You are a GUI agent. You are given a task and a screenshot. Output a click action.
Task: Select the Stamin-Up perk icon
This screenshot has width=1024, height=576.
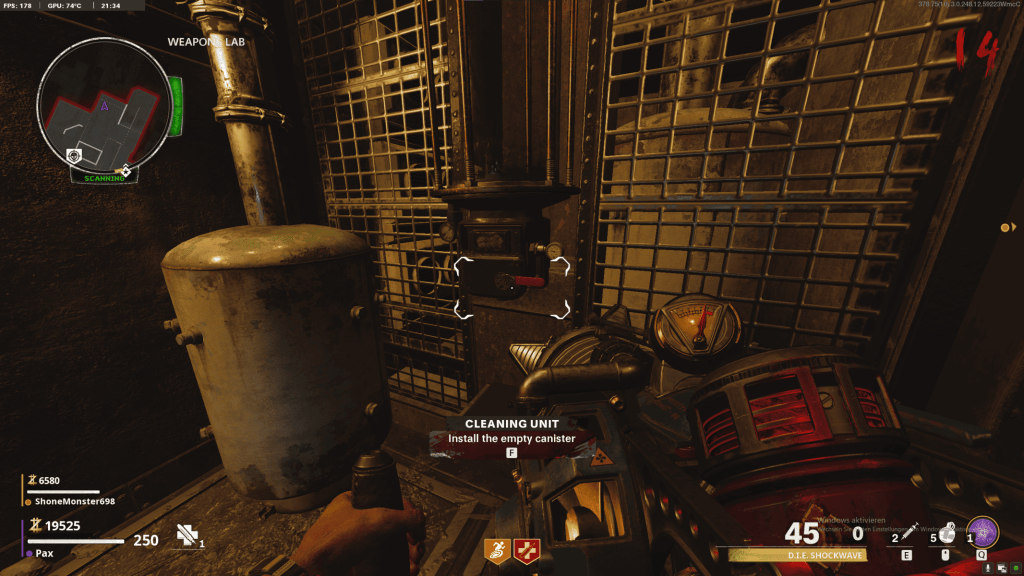(496, 547)
